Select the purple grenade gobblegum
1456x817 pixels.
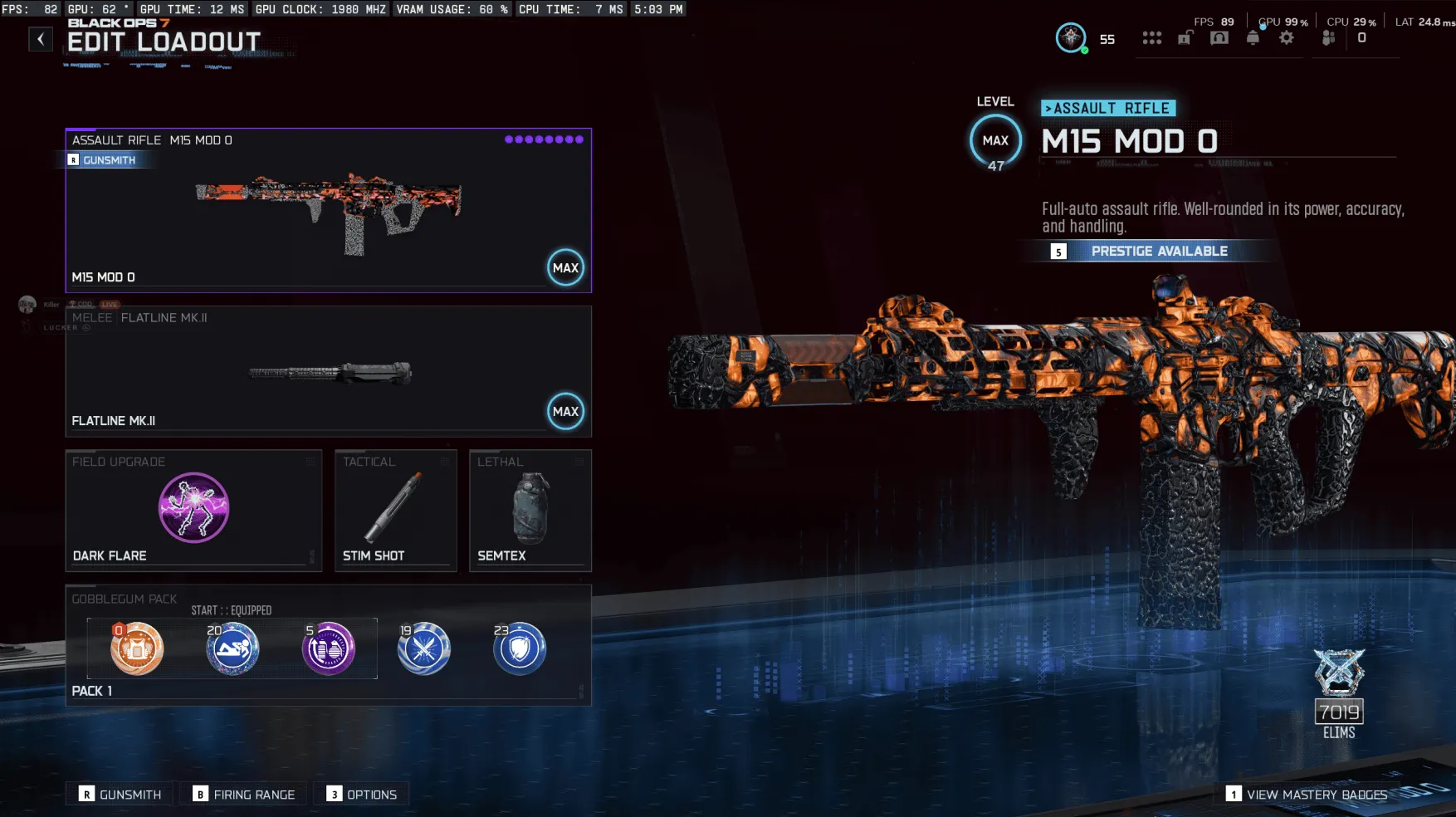click(328, 648)
